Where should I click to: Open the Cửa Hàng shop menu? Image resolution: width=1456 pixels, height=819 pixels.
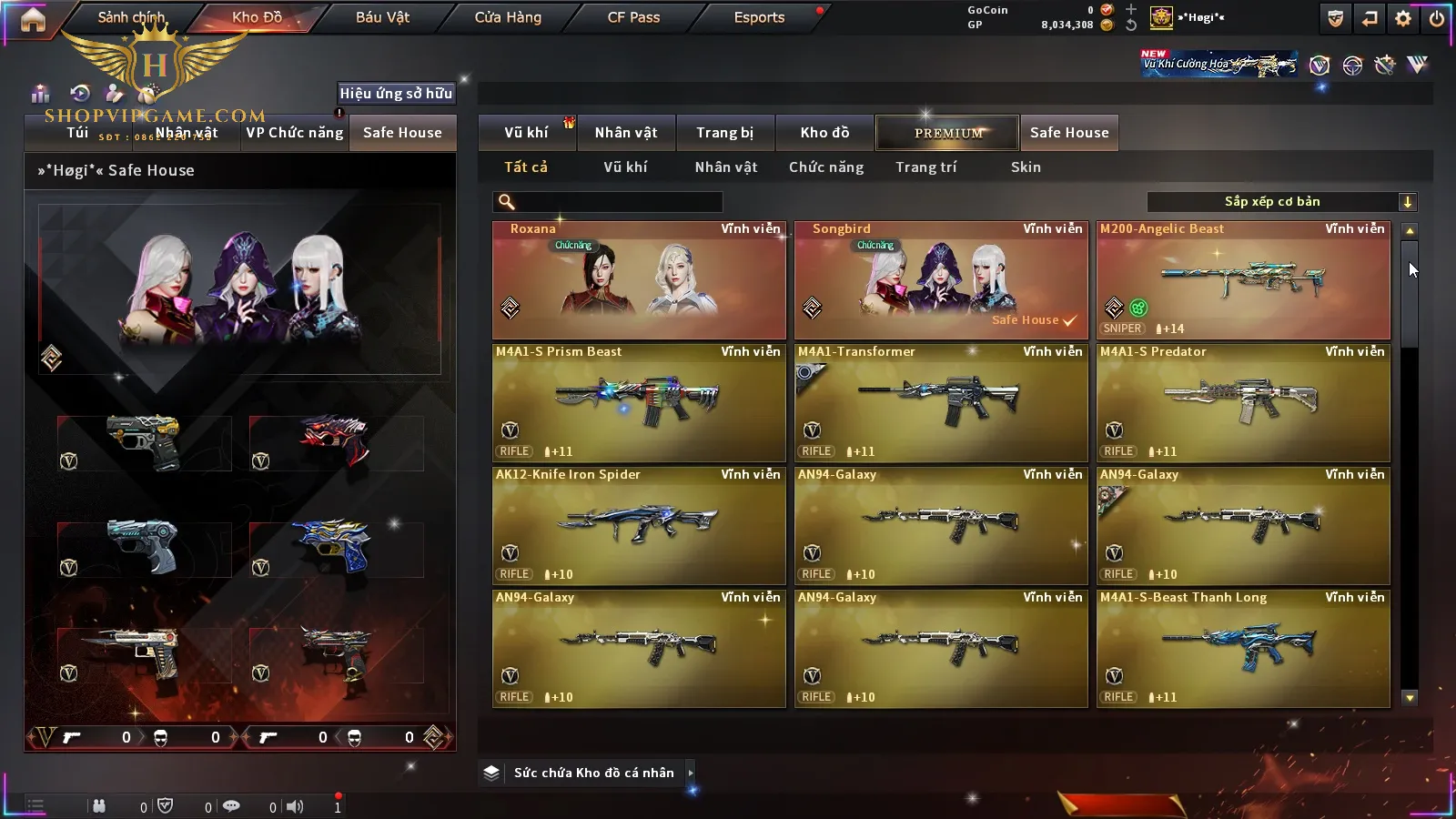[508, 17]
